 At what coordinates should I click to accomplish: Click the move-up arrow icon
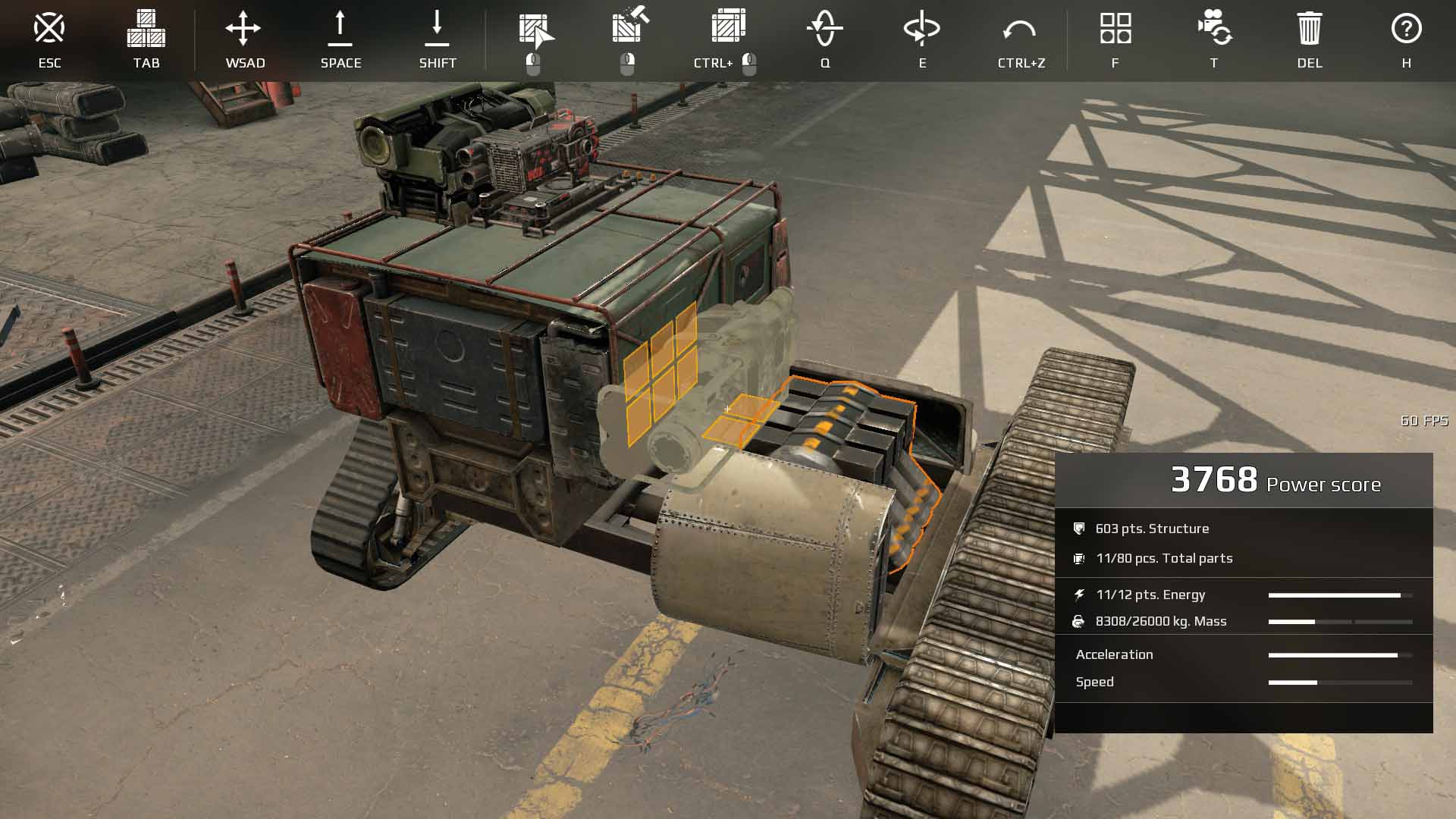340,29
